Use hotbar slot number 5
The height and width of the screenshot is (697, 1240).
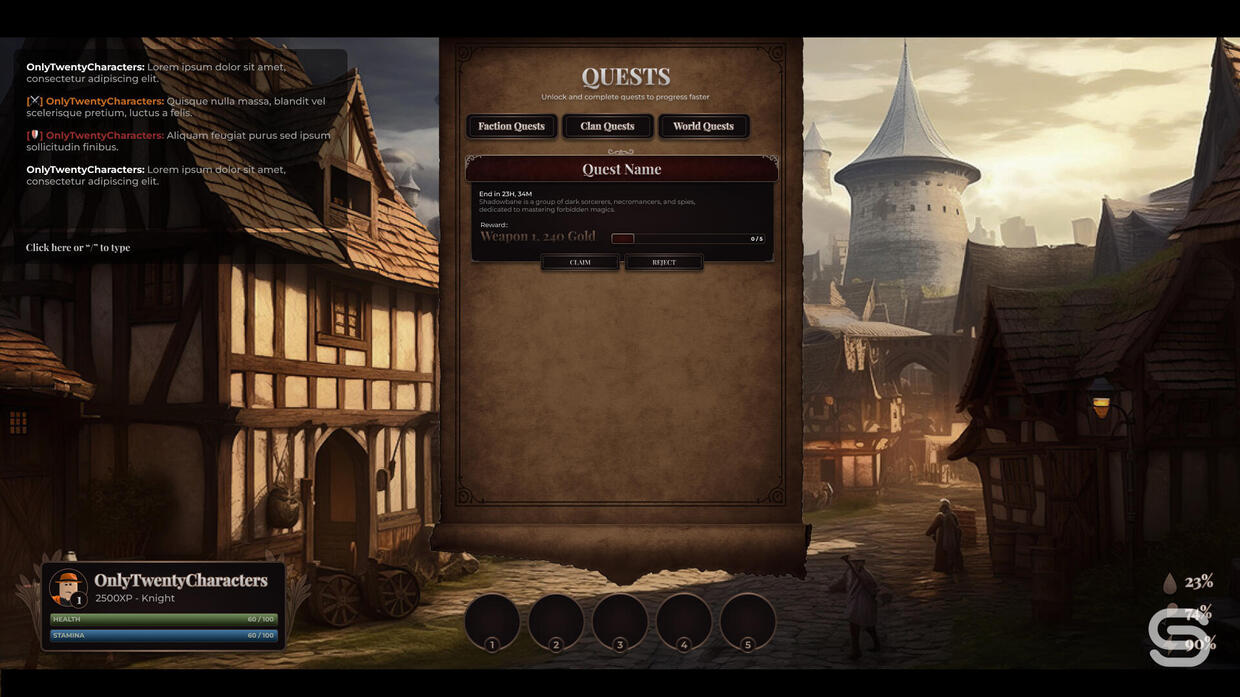(748, 621)
